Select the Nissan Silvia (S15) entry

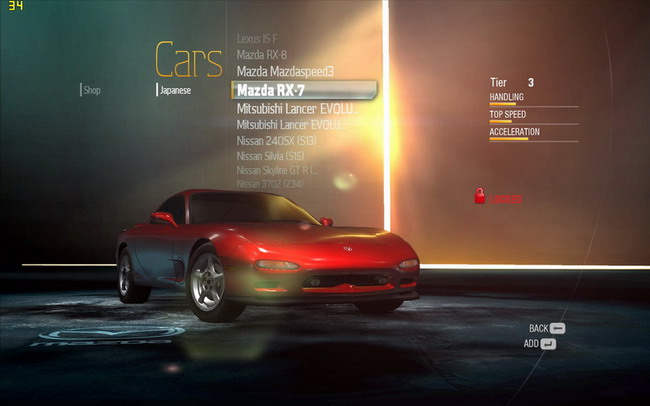(x=270, y=156)
